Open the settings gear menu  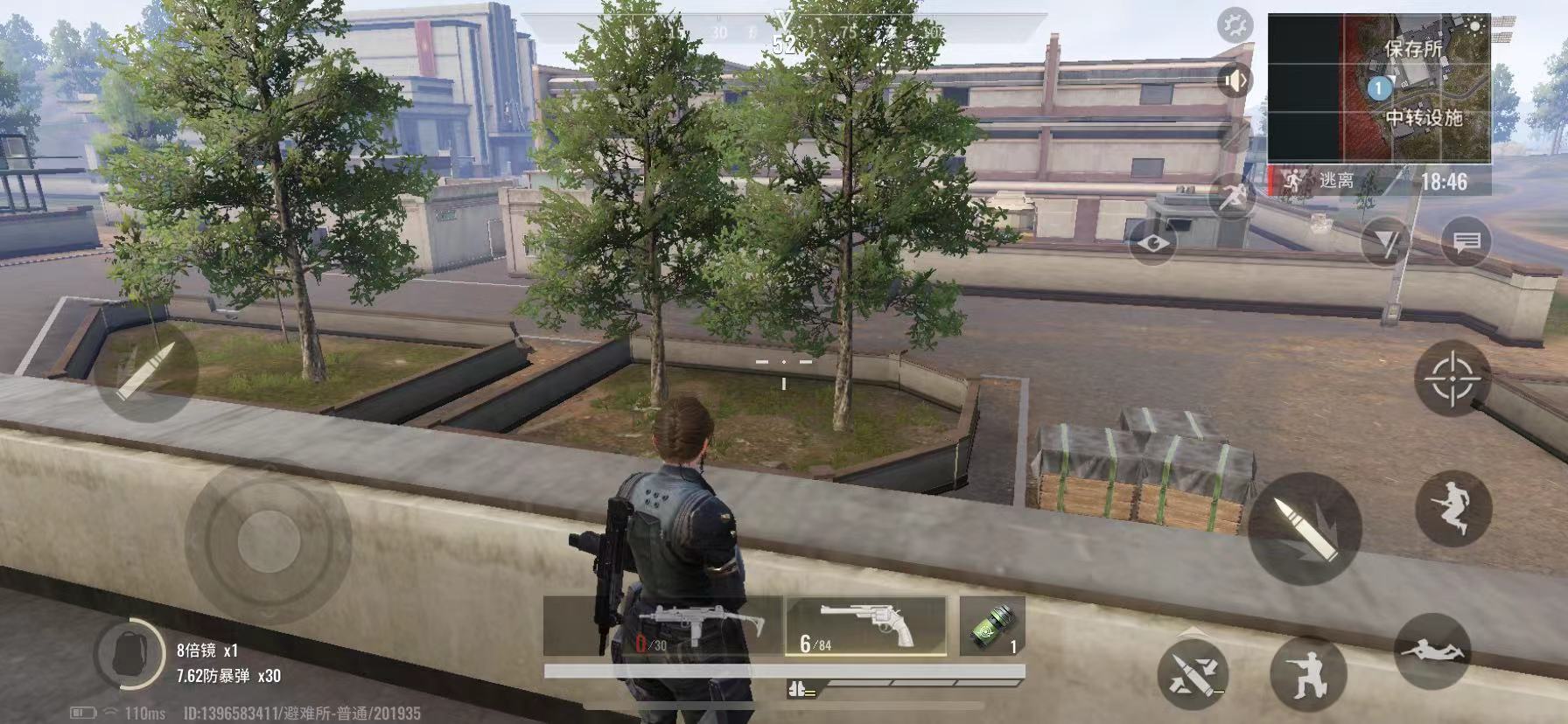1235,26
